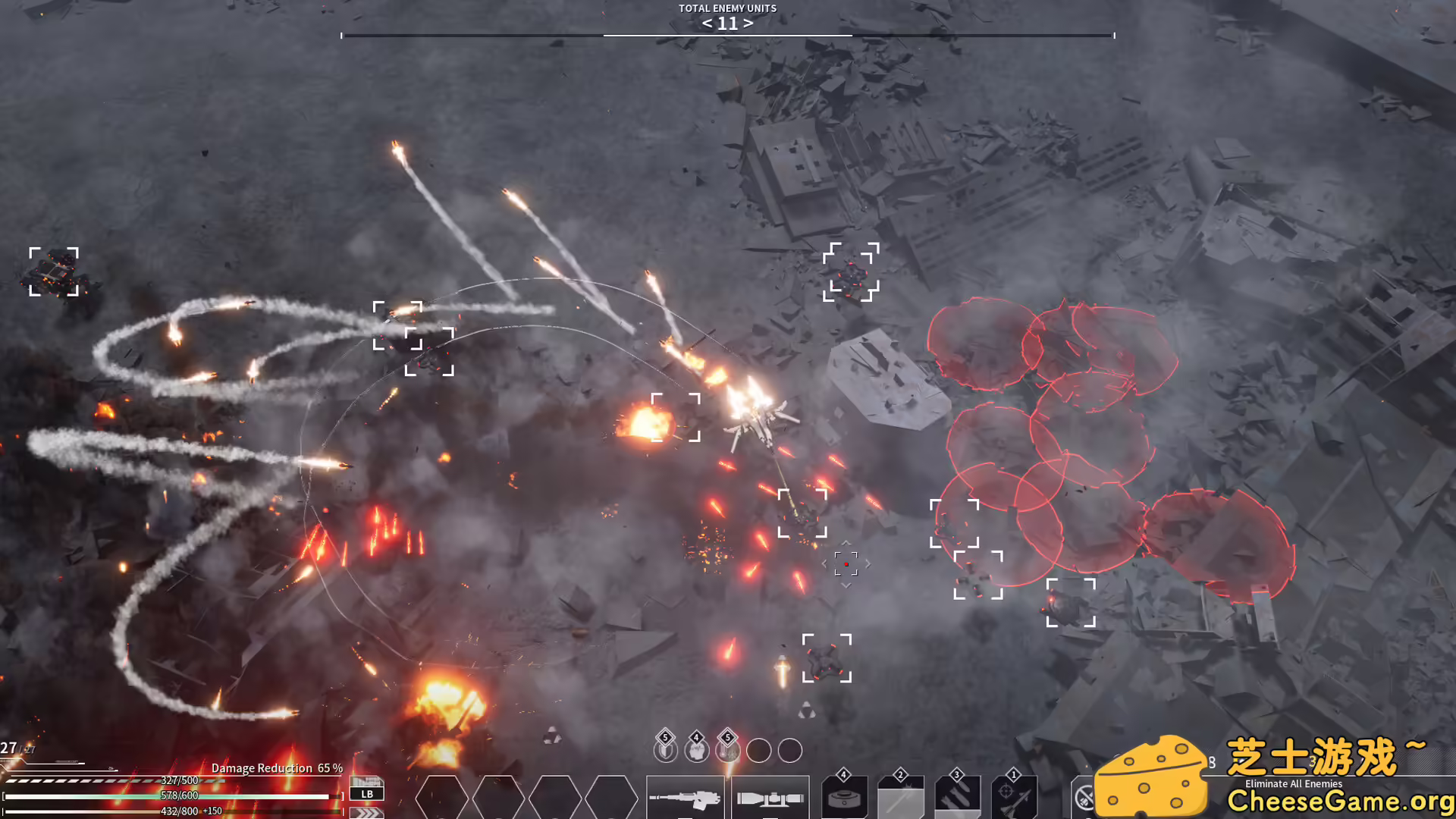Activate the landmine ability
The image size is (1456, 819).
pos(844,799)
